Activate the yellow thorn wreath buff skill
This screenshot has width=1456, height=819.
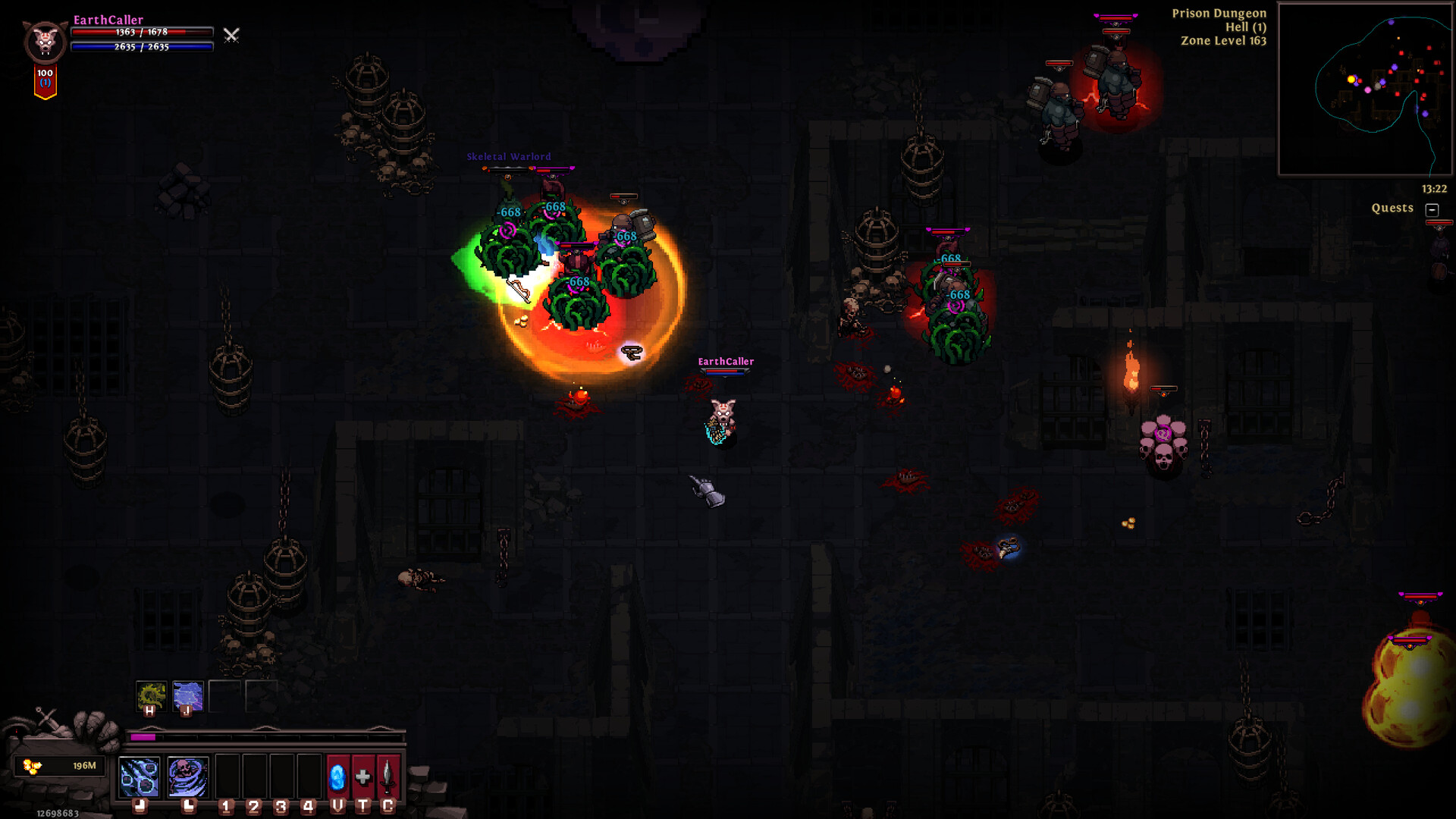click(151, 695)
